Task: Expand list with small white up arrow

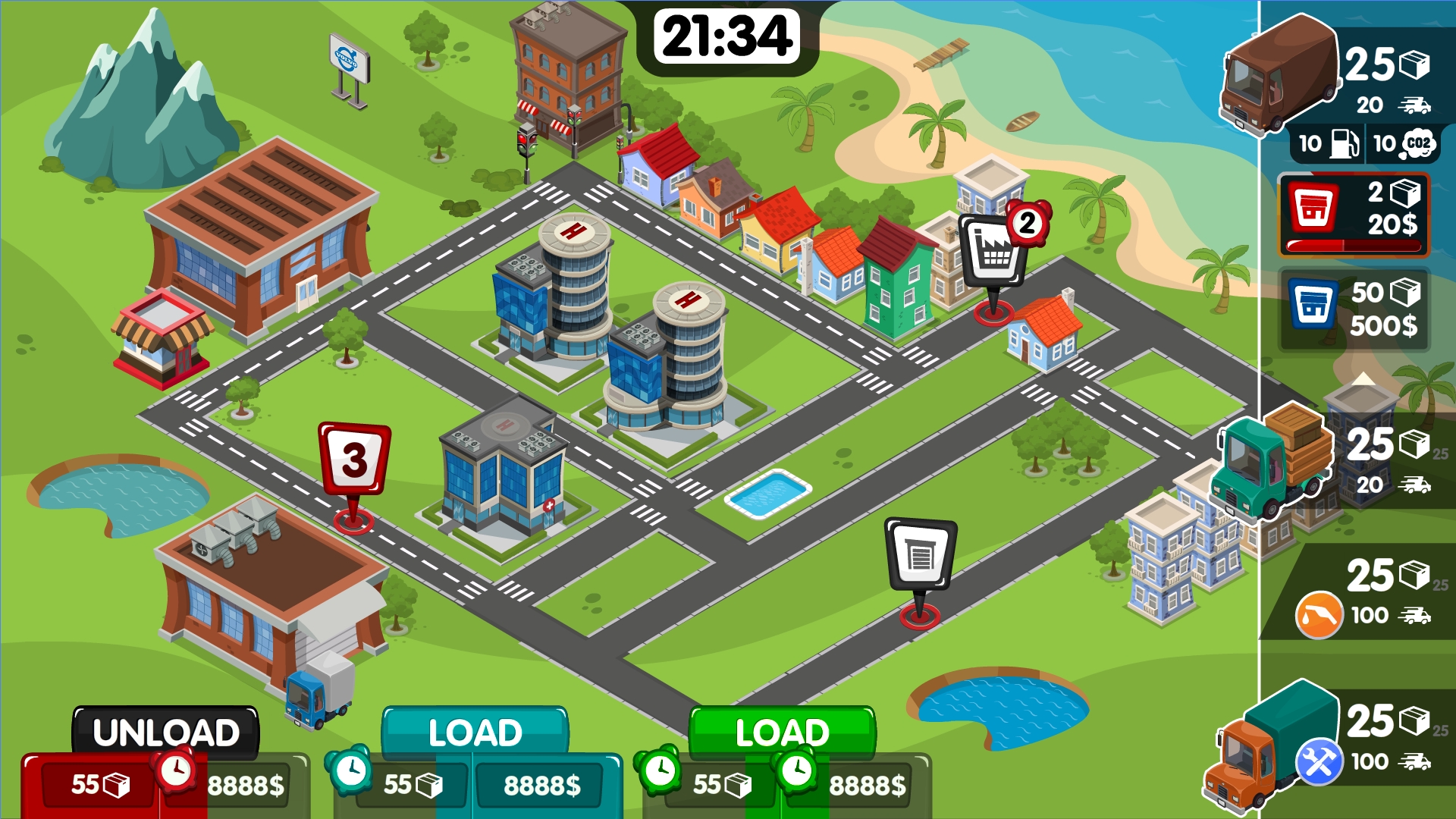Action: point(1363,378)
